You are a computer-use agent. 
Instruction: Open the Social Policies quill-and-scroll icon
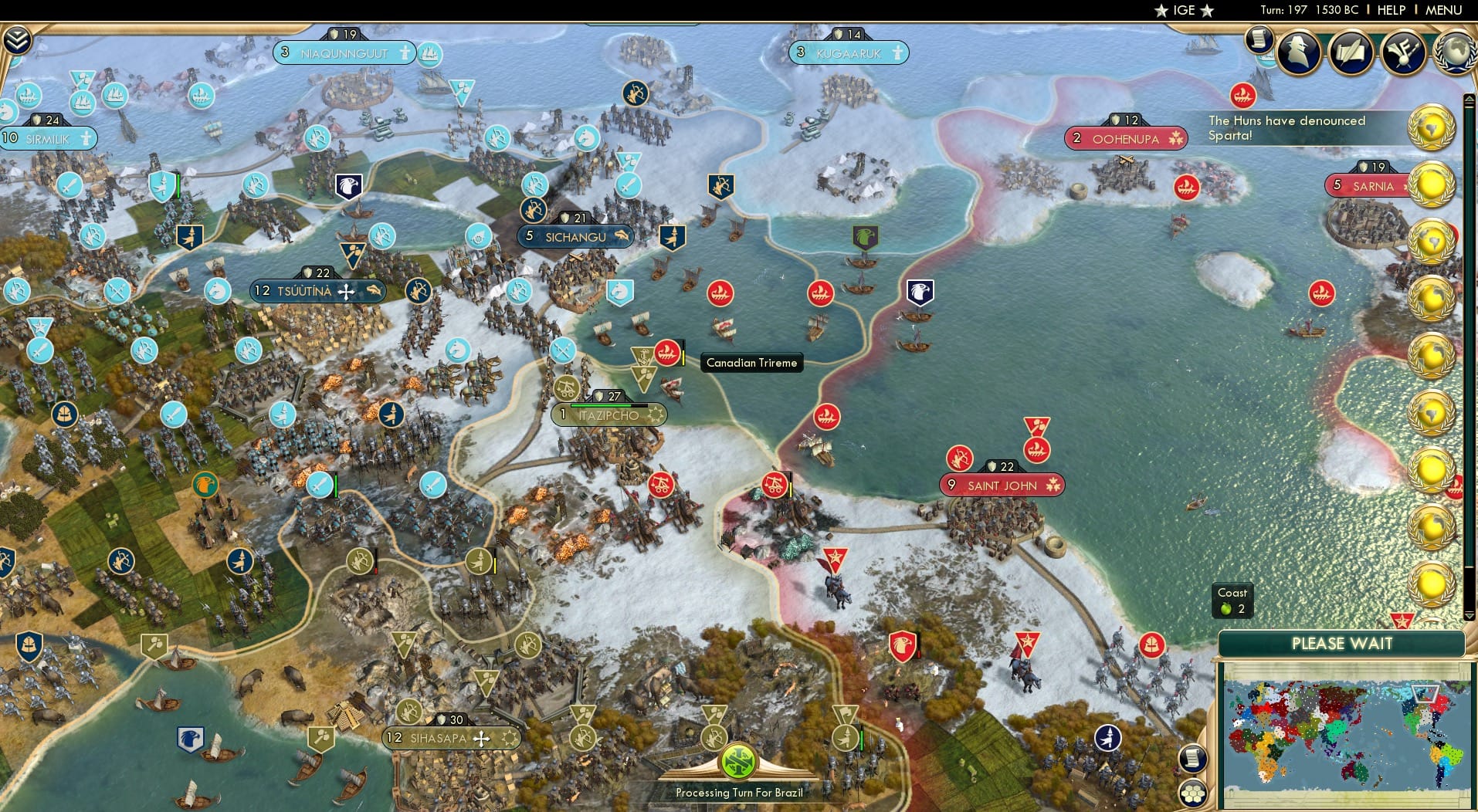(1350, 52)
